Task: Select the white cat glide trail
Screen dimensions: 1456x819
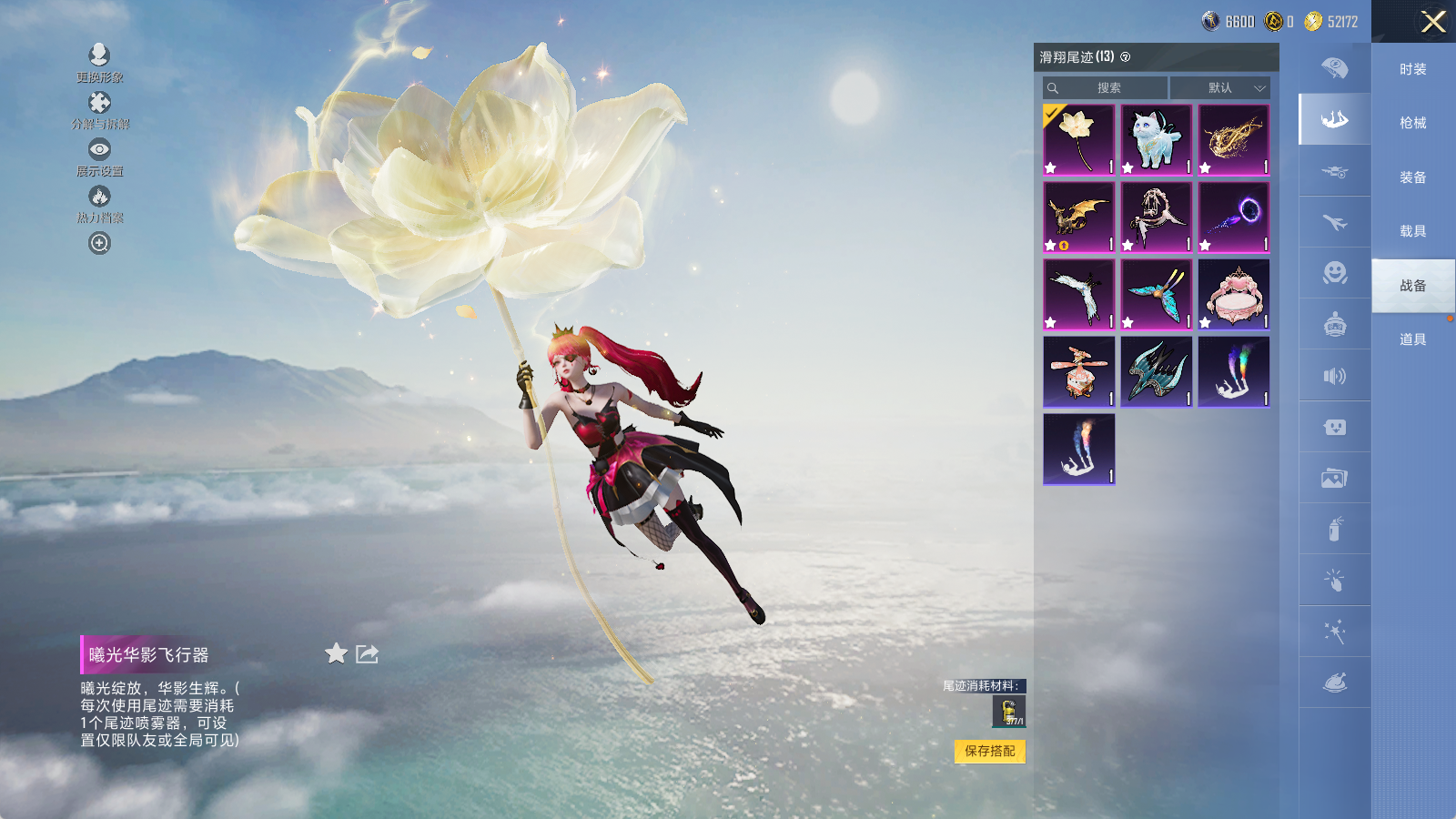Action: coord(1156,139)
